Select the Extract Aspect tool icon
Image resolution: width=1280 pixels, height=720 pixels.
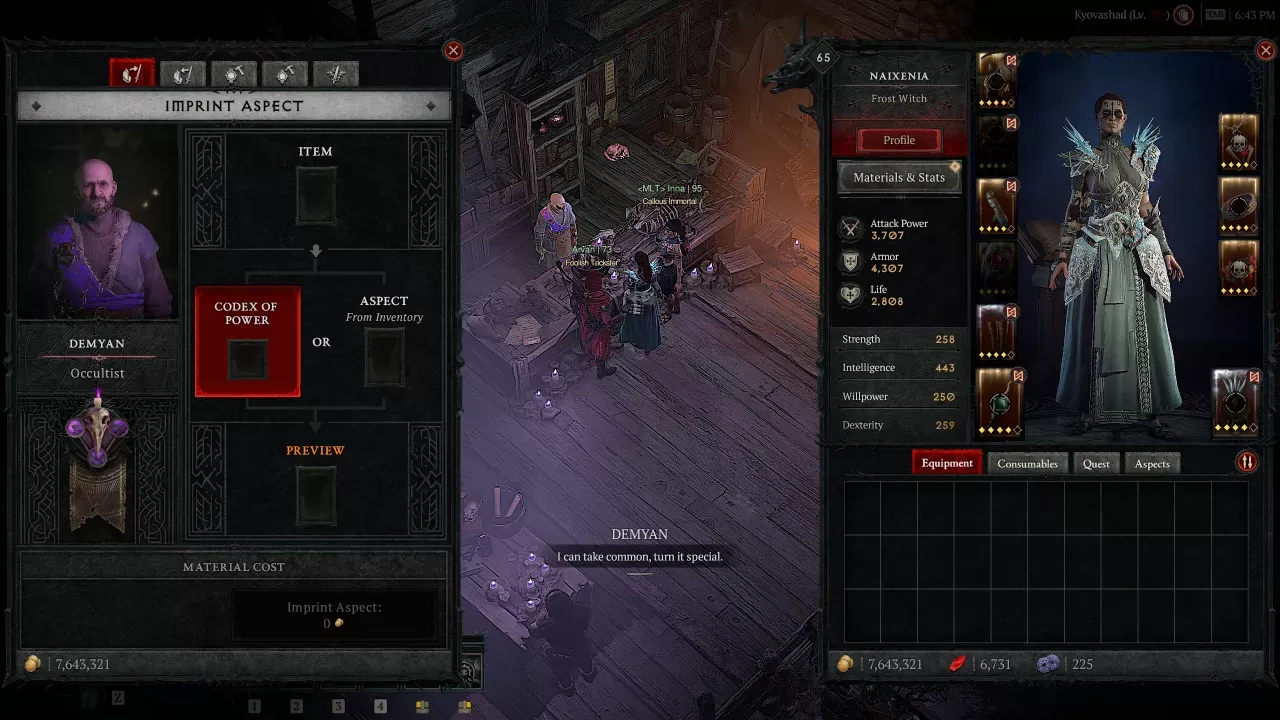(x=181, y=72)
